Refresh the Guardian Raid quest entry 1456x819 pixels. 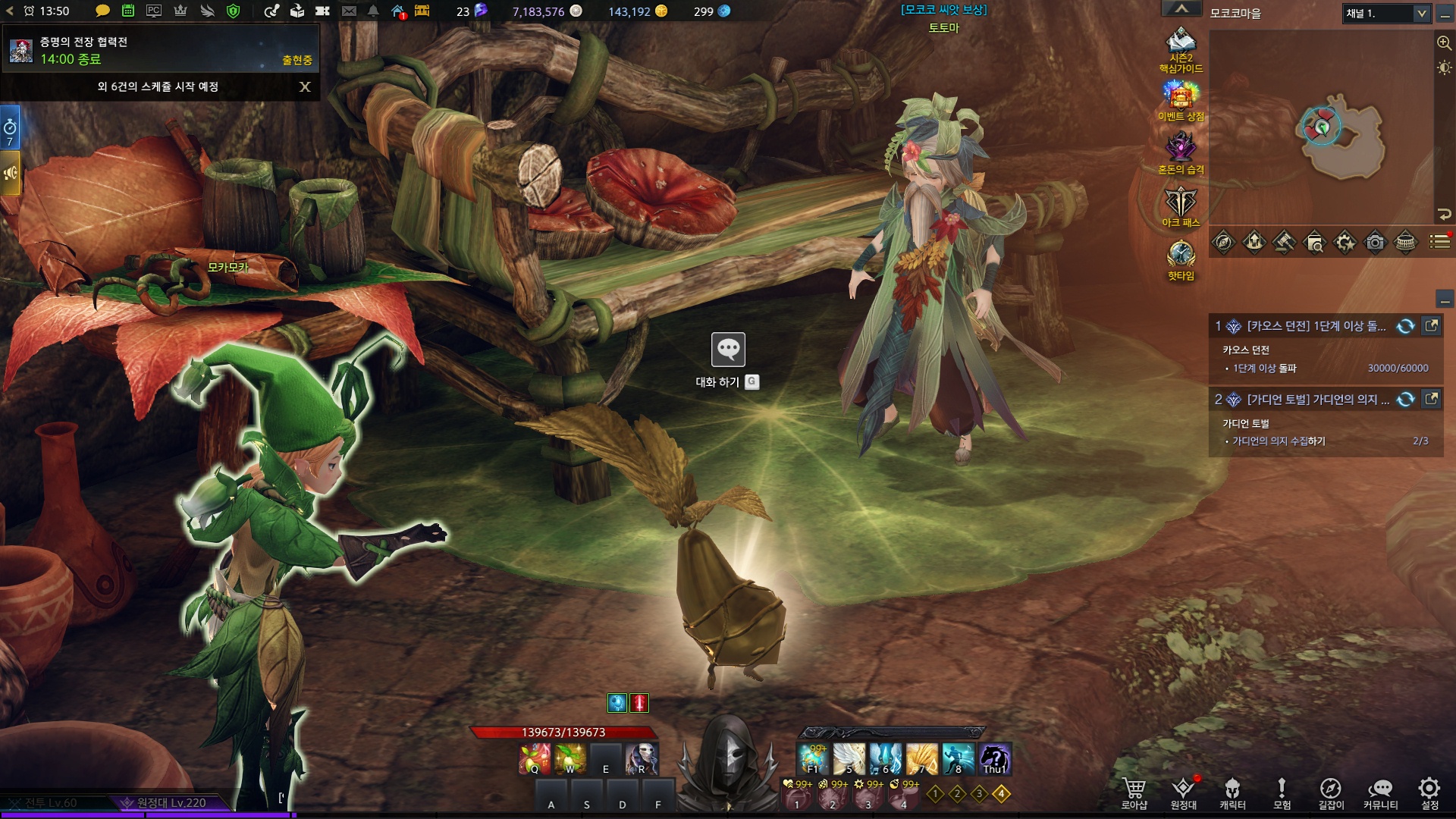(1405, 400)
